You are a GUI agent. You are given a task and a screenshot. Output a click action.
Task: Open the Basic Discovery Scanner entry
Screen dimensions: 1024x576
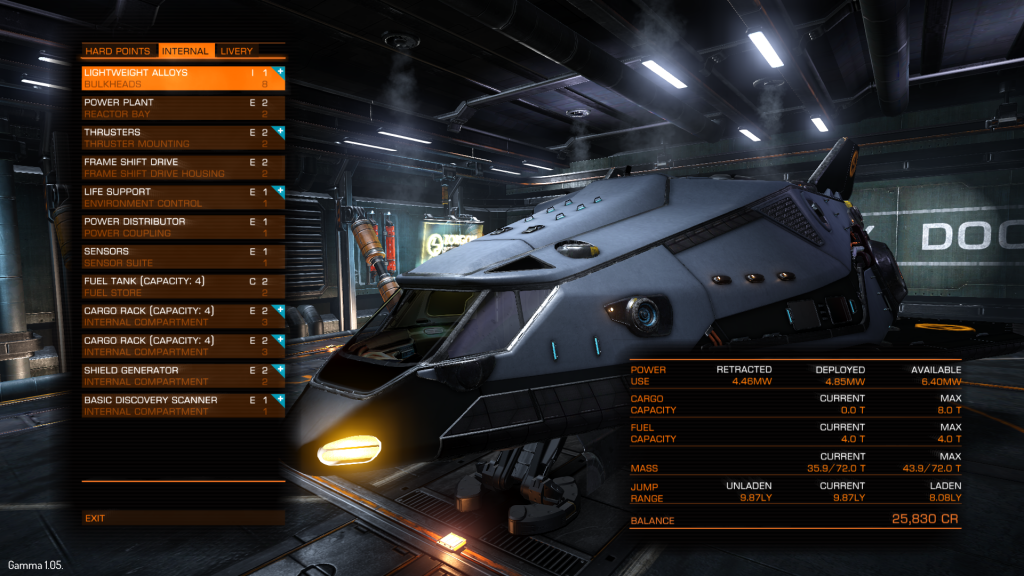[183, 405]
